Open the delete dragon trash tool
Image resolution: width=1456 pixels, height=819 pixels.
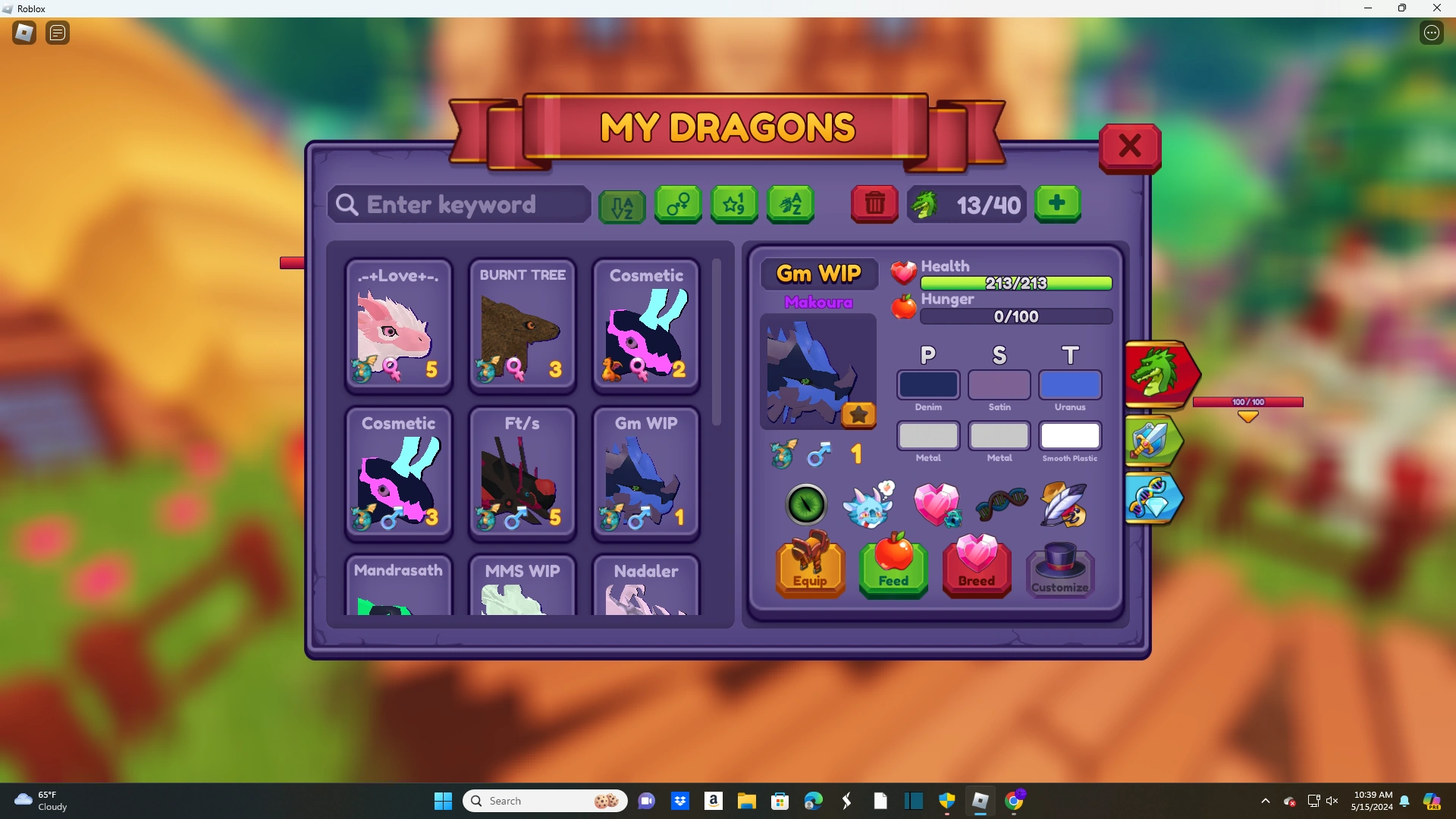pyautogui.click(x=874, y=204)
